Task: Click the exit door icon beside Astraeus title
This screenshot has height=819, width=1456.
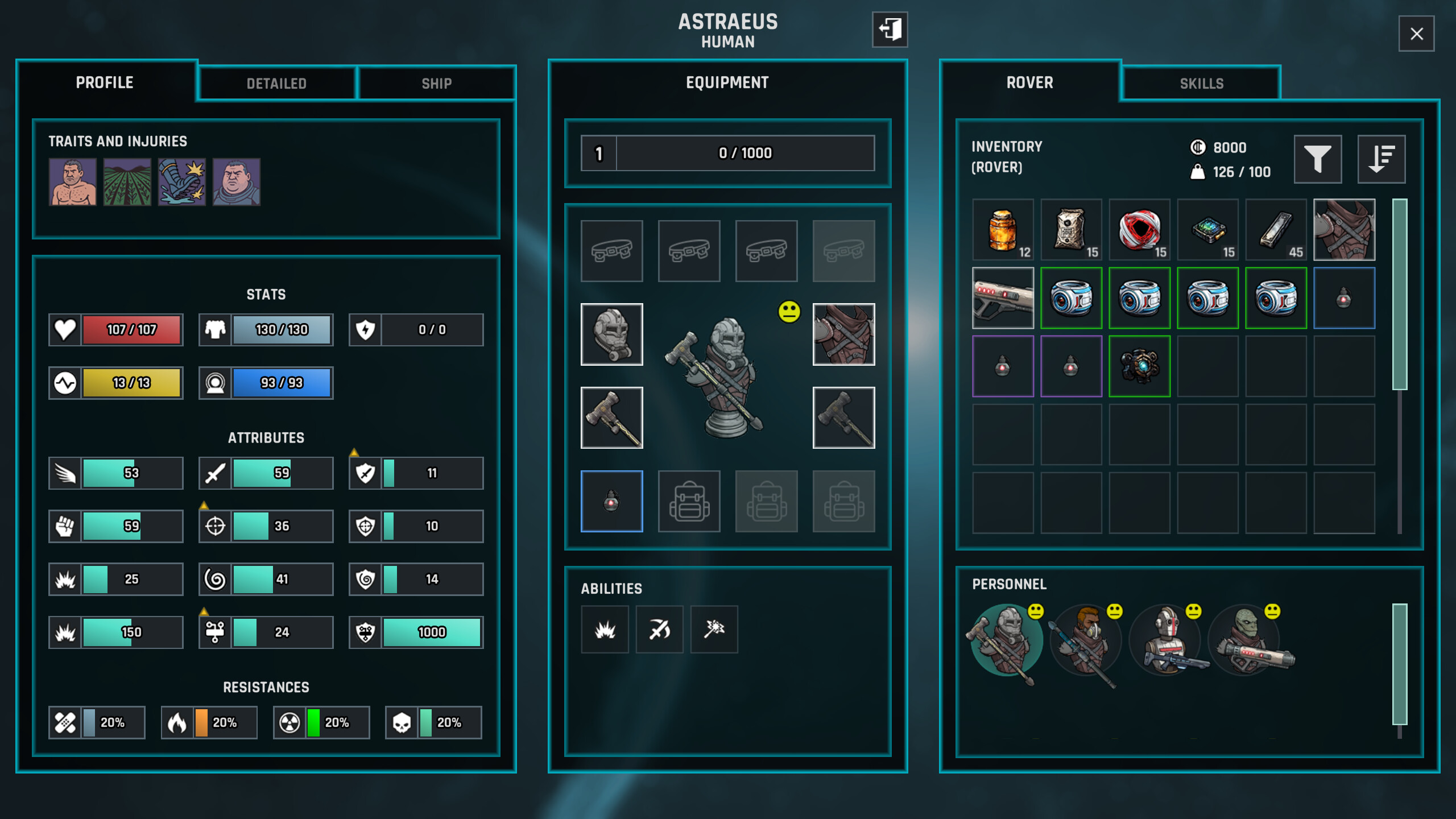Action: pyautogui.click(x=890, y=31)
